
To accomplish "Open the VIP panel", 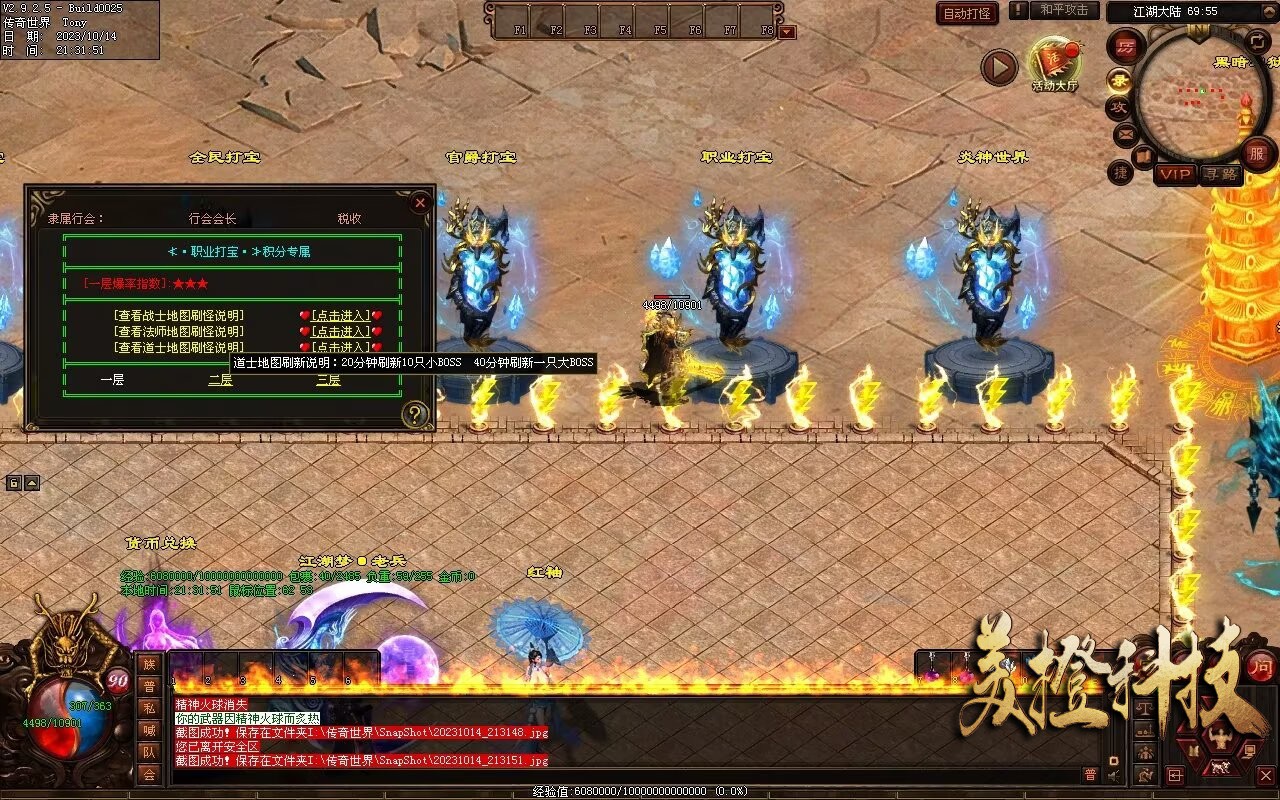I will pos(1175,175).
